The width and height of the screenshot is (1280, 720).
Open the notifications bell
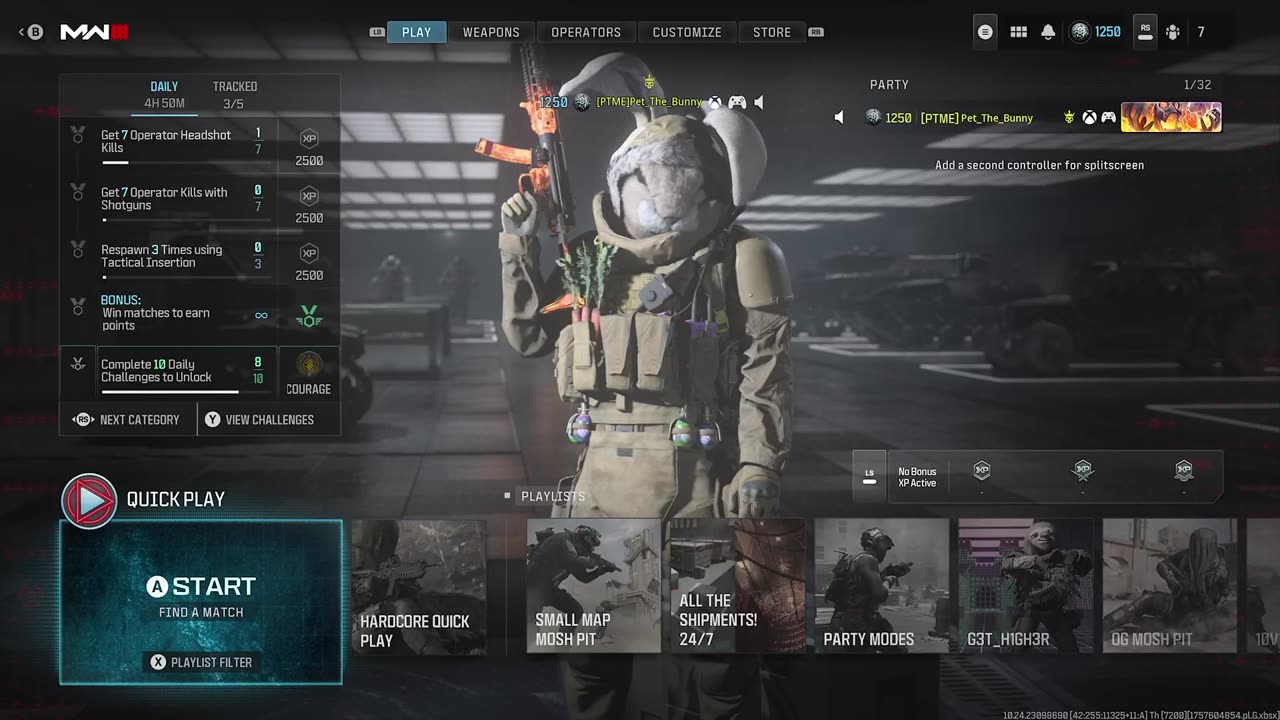tap(1048, 32)
